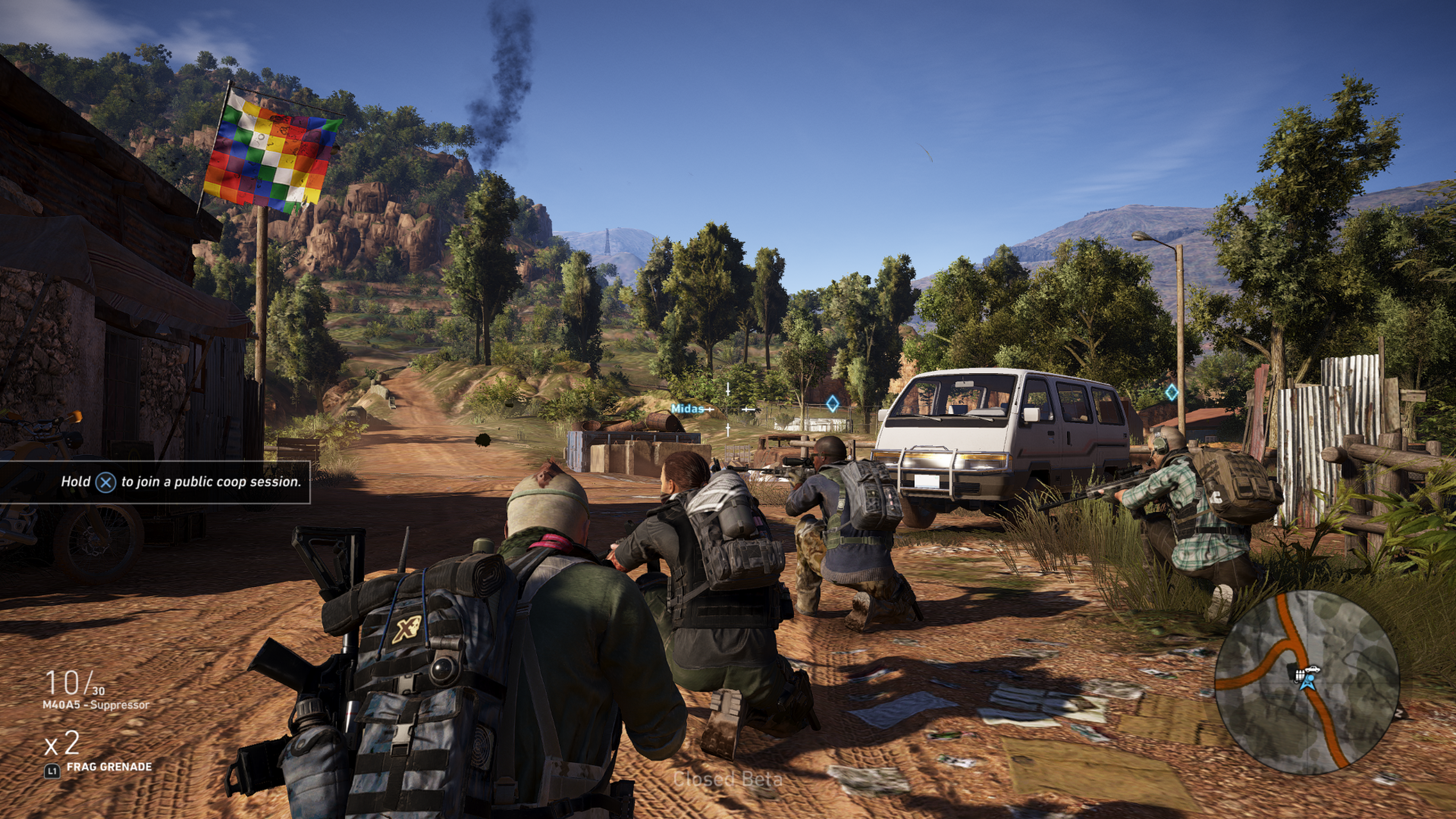This screenshot has height=819, width=1456.
Task: Click the Midas teammate name tag
Action: (x=687, y=408)
